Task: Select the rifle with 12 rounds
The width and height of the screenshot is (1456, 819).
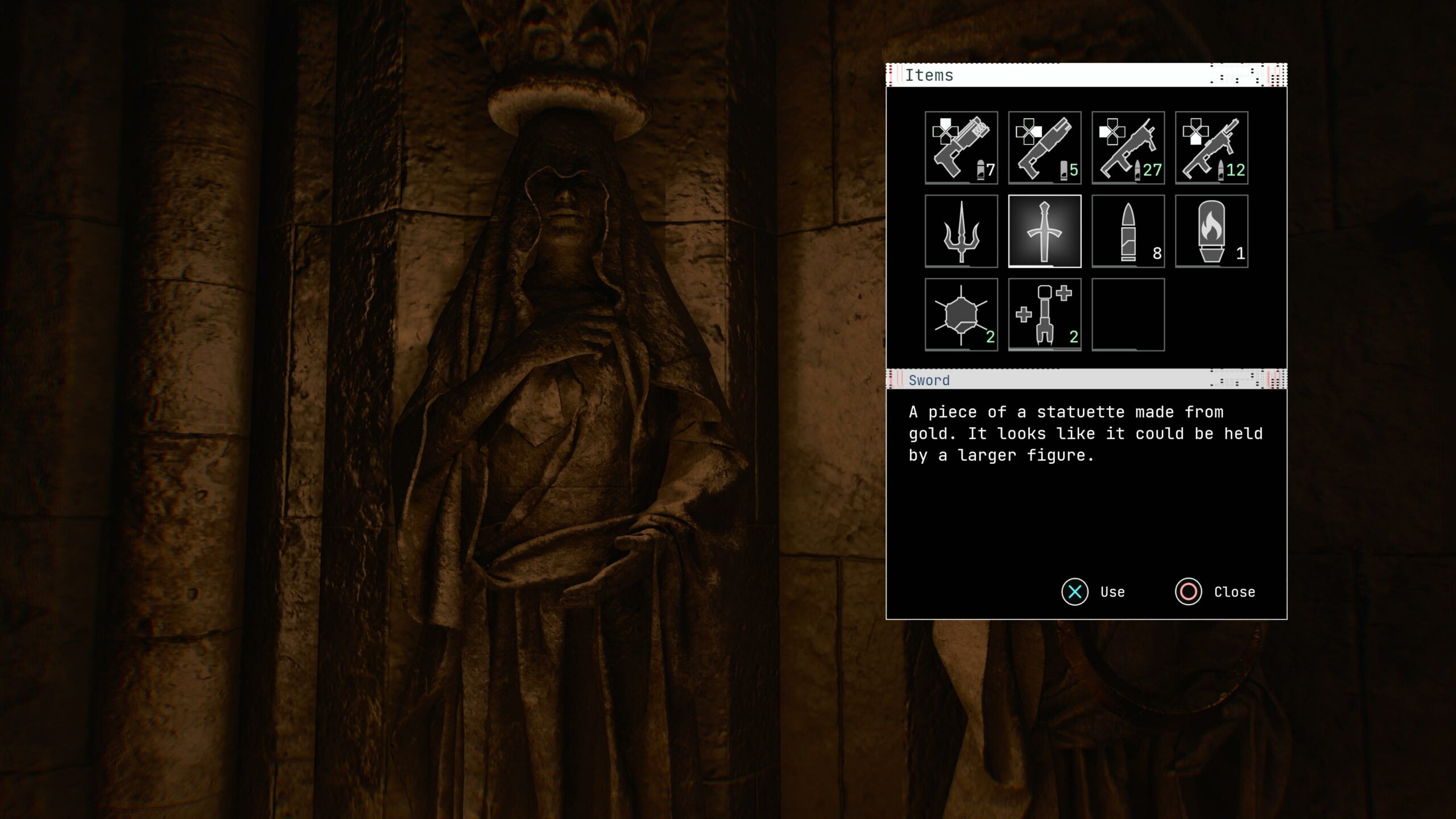Action: click(x=1211, y=147)
